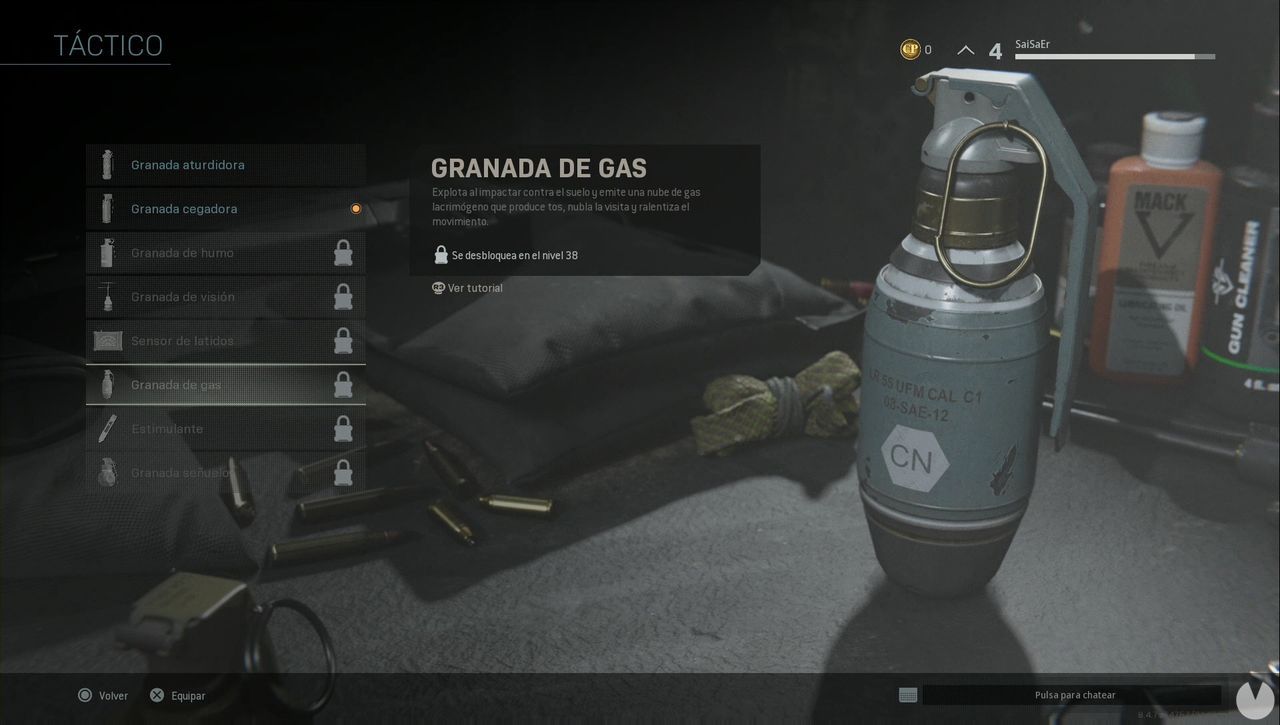Open the TÁCTICO menu header
1280x725 pixels.
tap(107, 44)
